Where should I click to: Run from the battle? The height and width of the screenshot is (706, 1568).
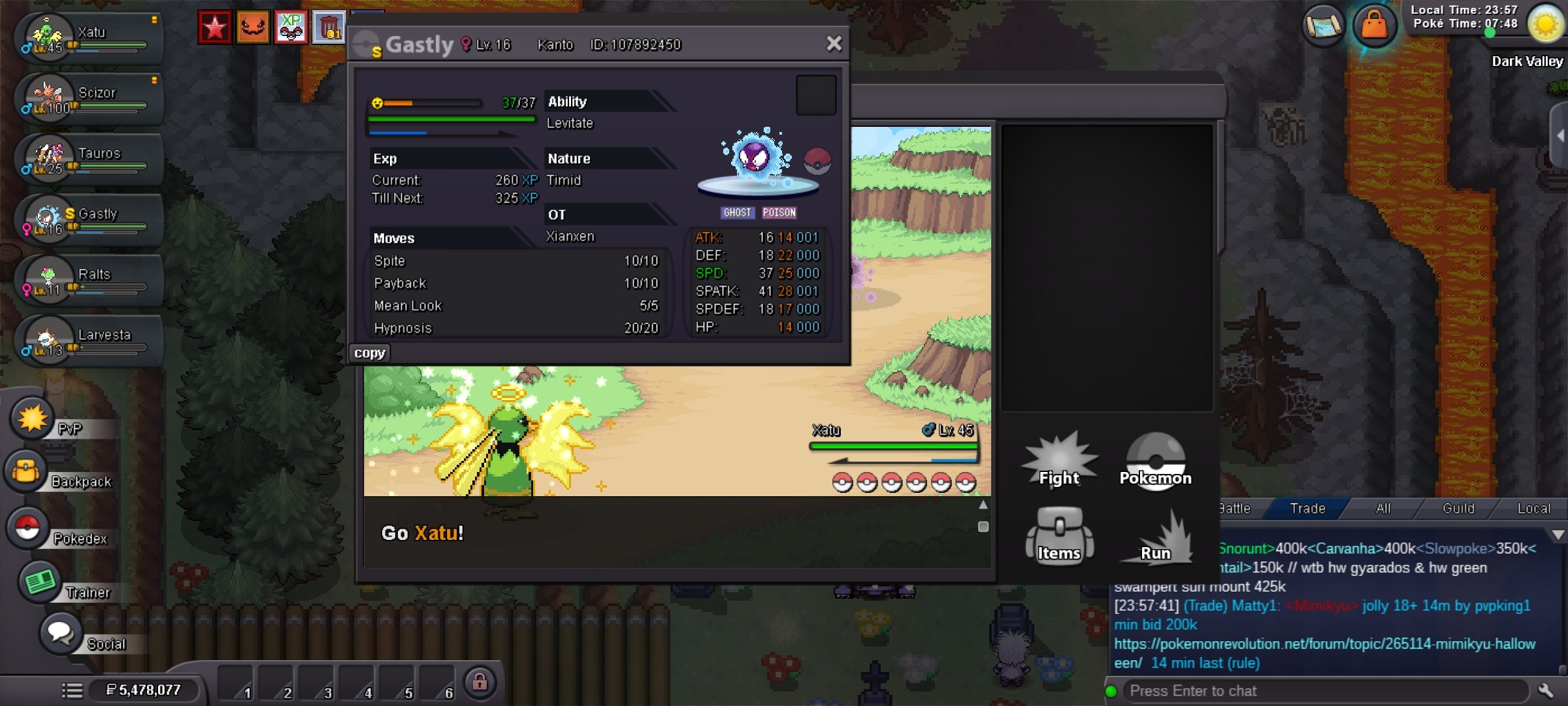1155,537
